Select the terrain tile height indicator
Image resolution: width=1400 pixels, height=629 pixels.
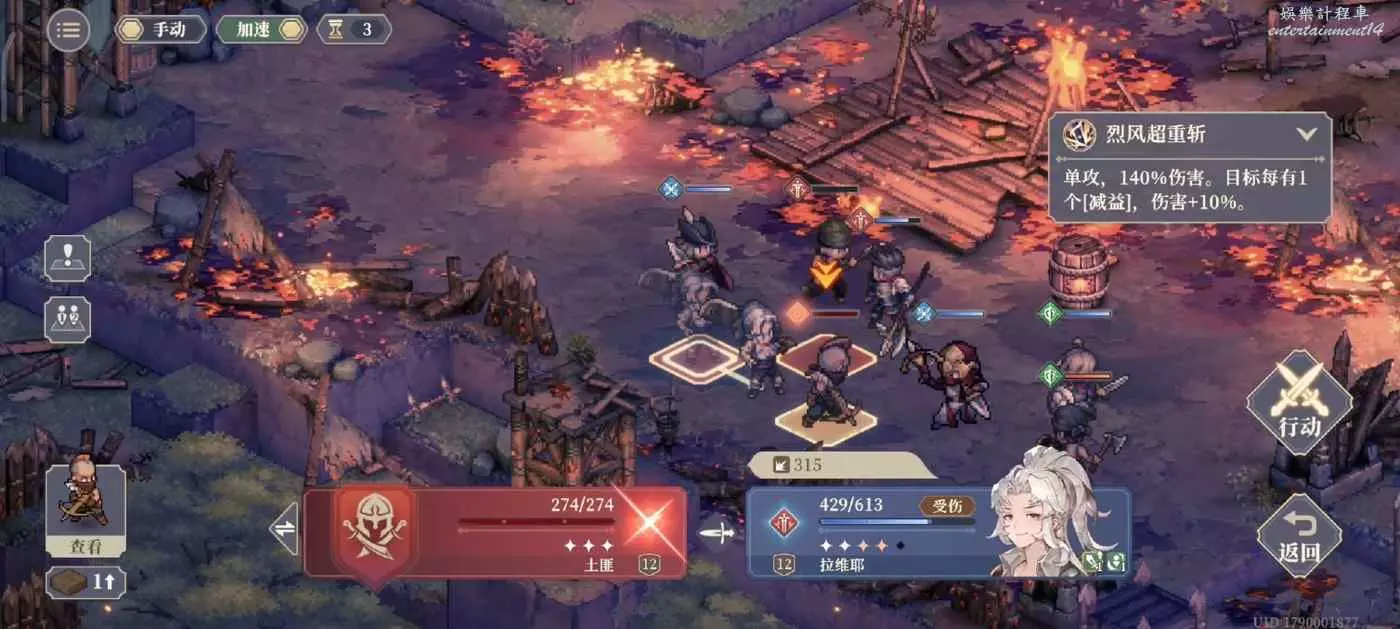pyautogui.click(x=85, y=582)
